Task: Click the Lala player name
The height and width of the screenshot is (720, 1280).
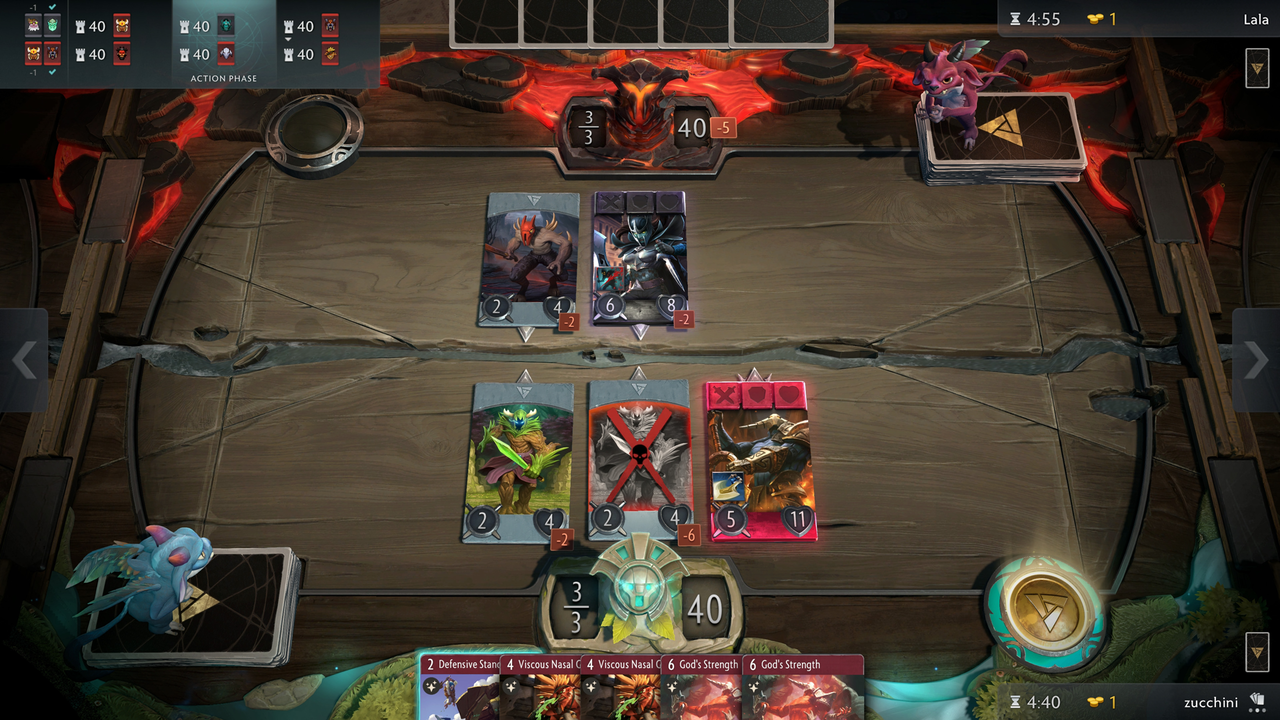Action: click(x=1255, y=18)
